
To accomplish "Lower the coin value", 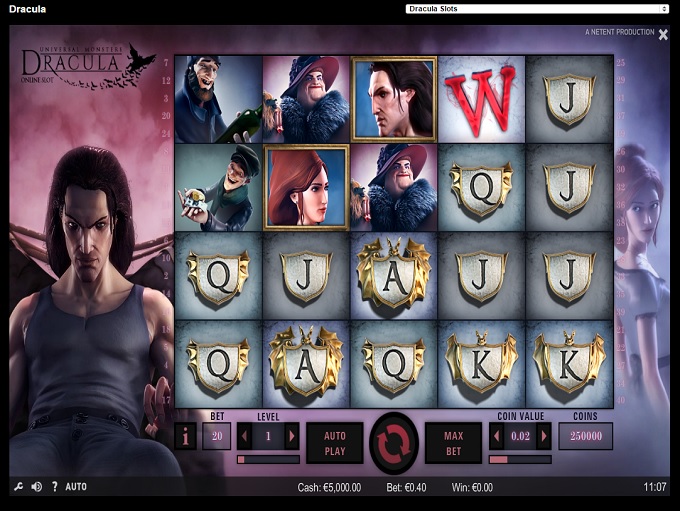I will pyautogui.click(x=496, y=436).
